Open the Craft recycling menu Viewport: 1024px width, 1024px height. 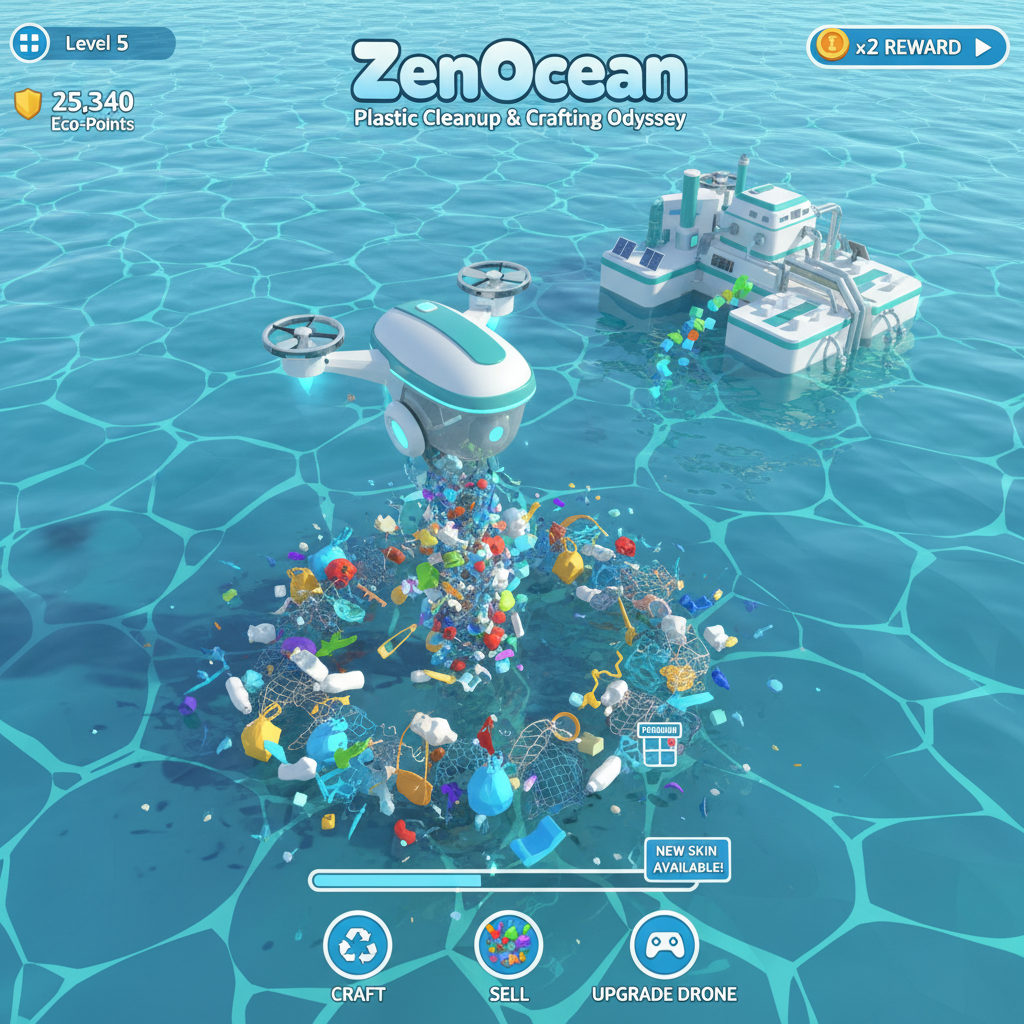(358, 945)
